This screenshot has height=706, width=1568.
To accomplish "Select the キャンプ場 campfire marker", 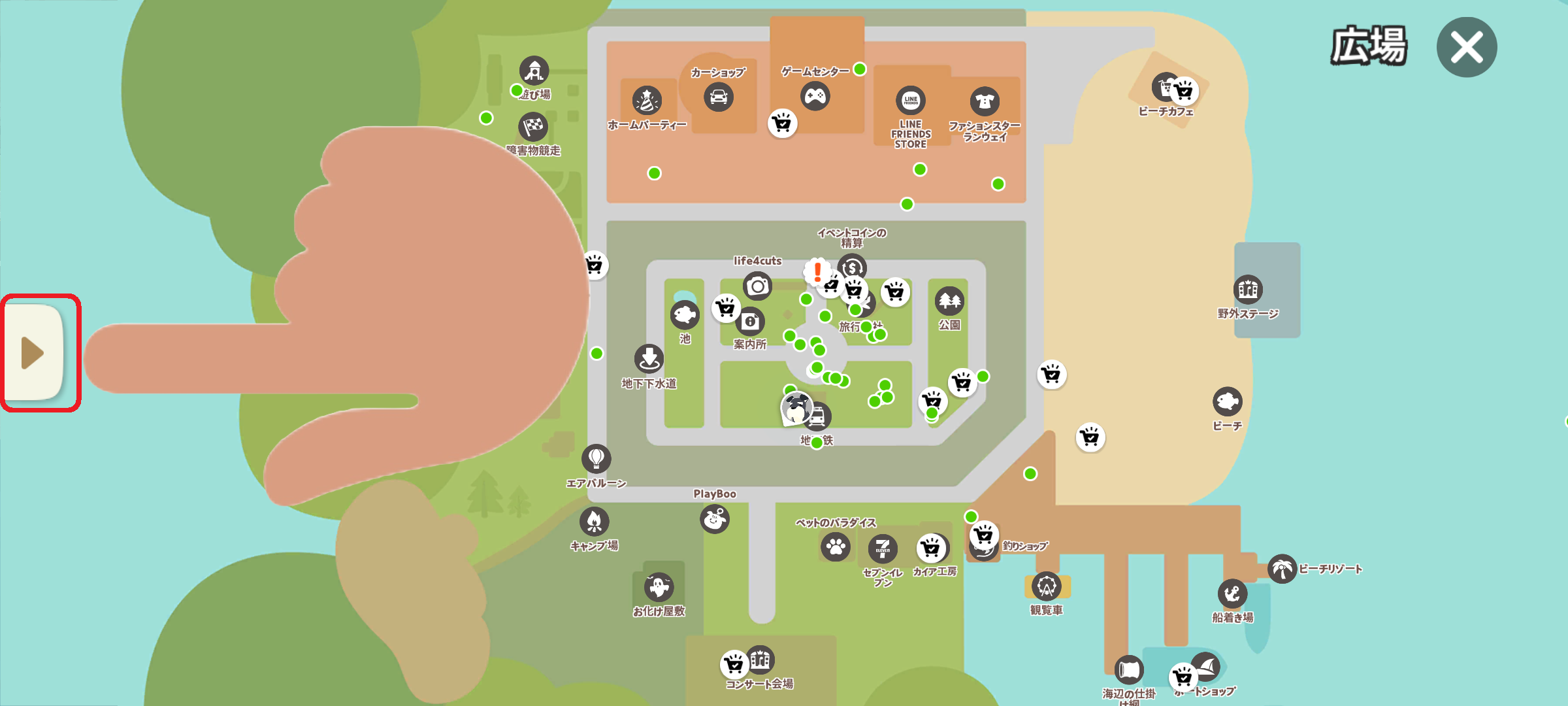I will [594, 522].
